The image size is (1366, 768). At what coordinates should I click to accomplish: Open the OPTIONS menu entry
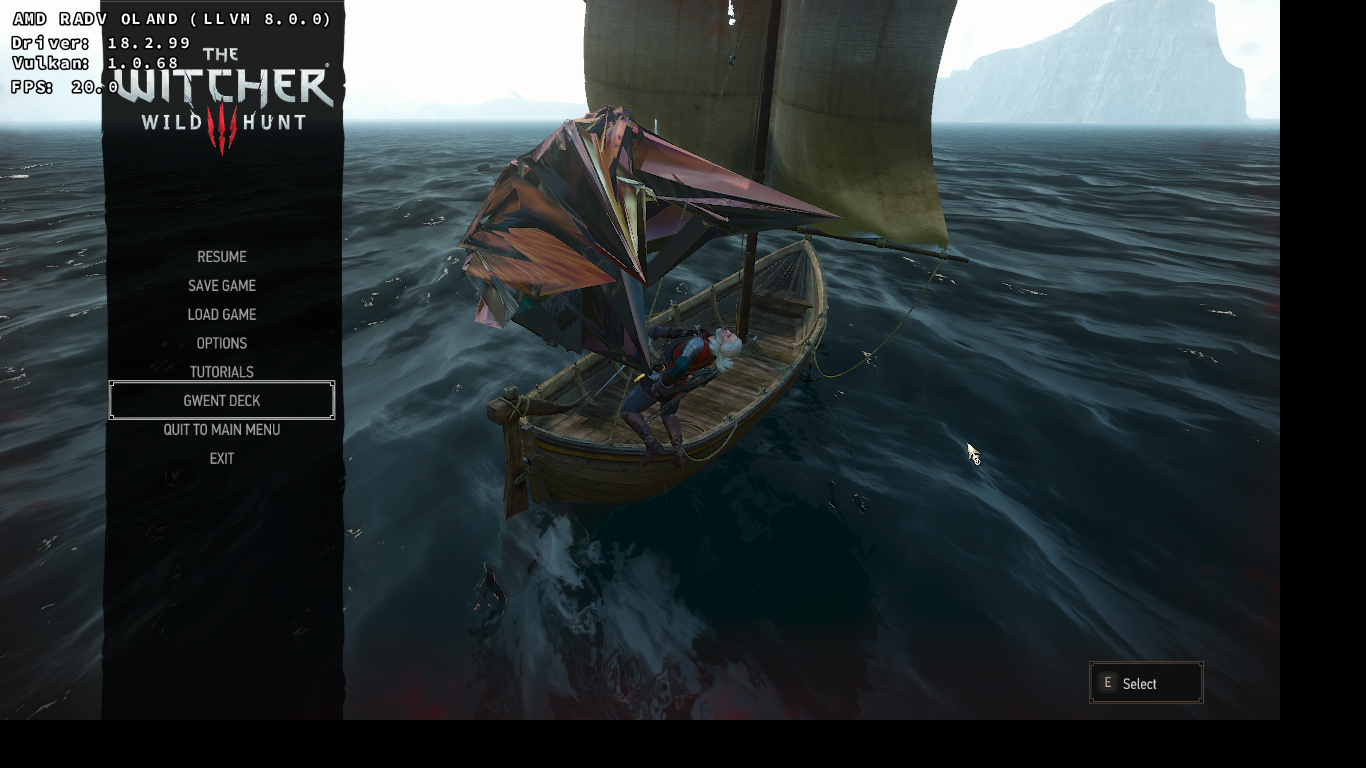[x=221, y=343]
